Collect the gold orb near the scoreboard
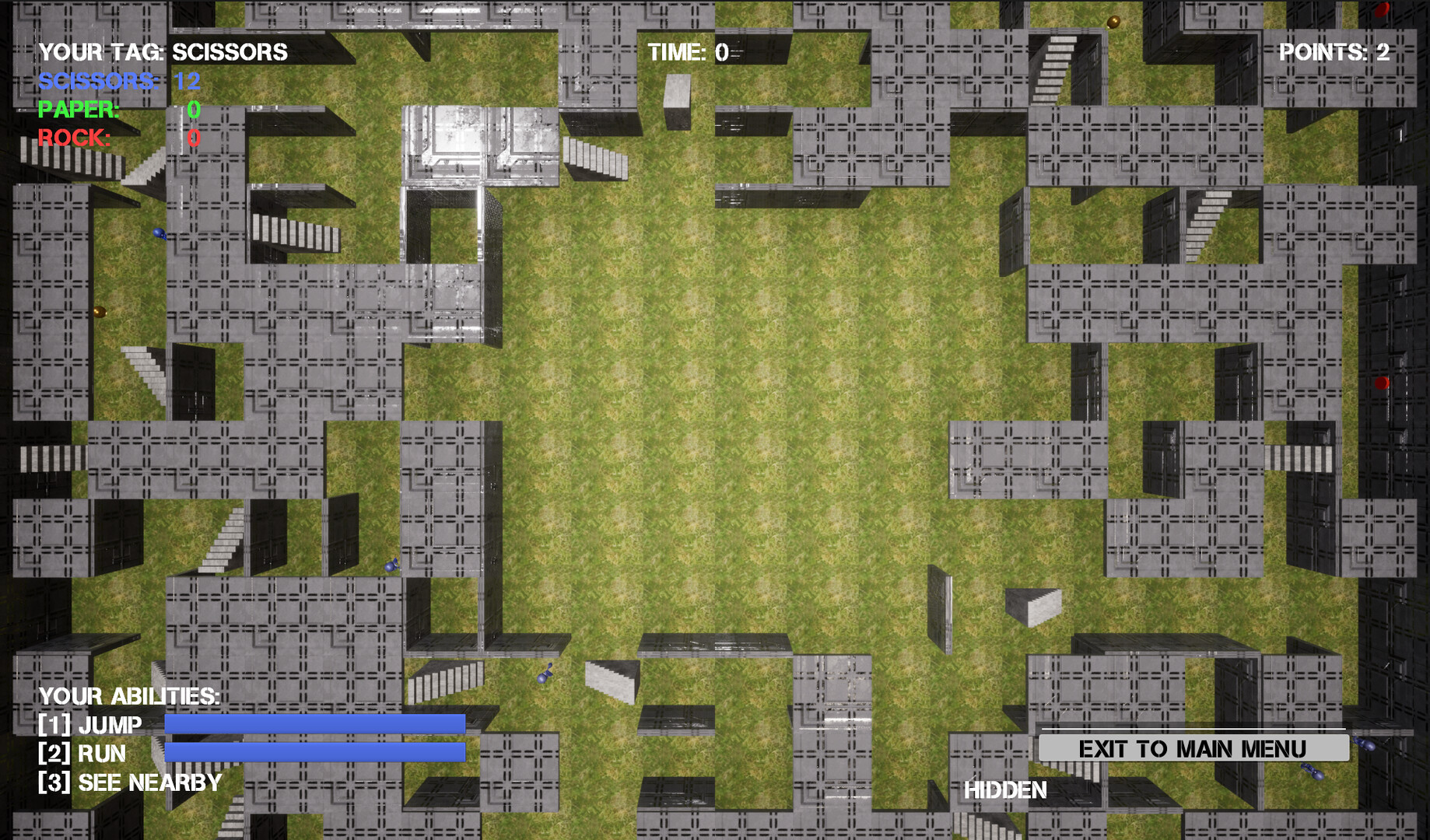Screen dimensions: 1430x840 pyautogui.click(x=100, y=312)
